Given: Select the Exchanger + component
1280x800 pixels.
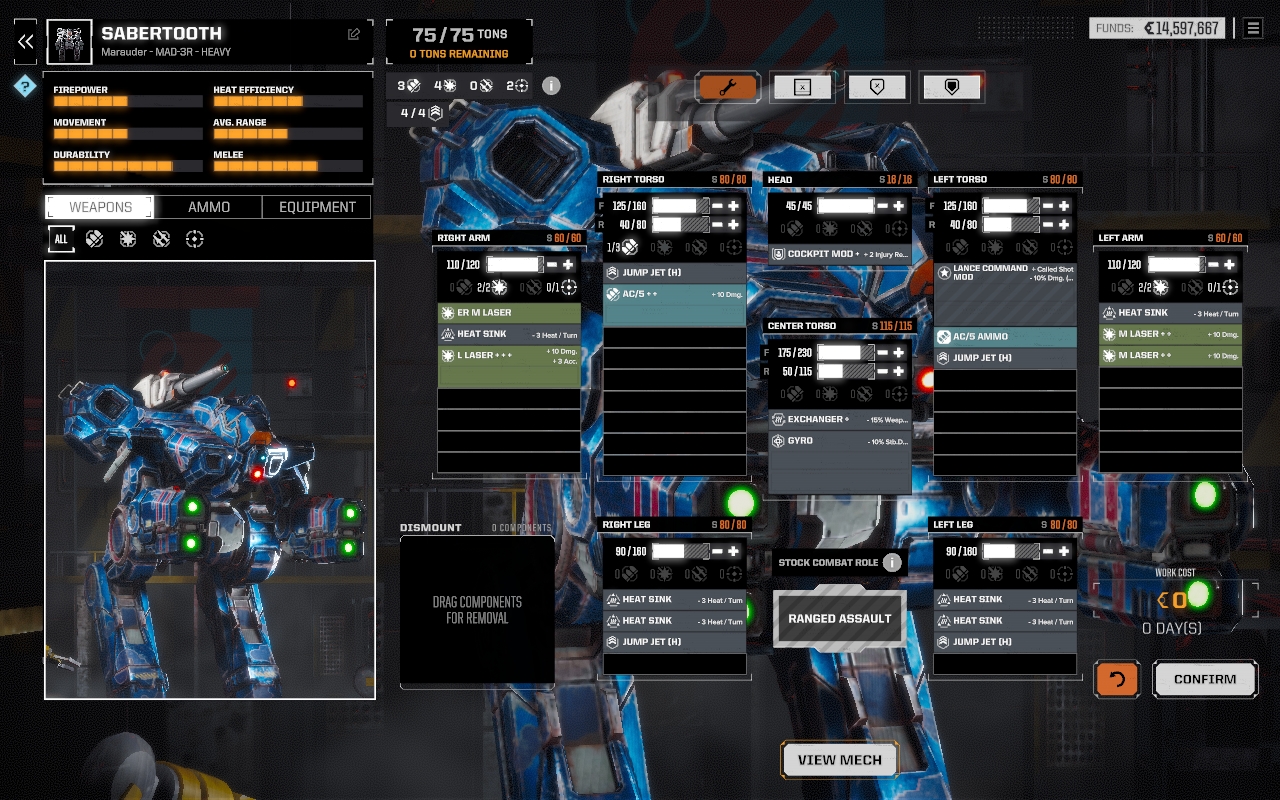Looking at the screenshot, I should coord(839,419).
